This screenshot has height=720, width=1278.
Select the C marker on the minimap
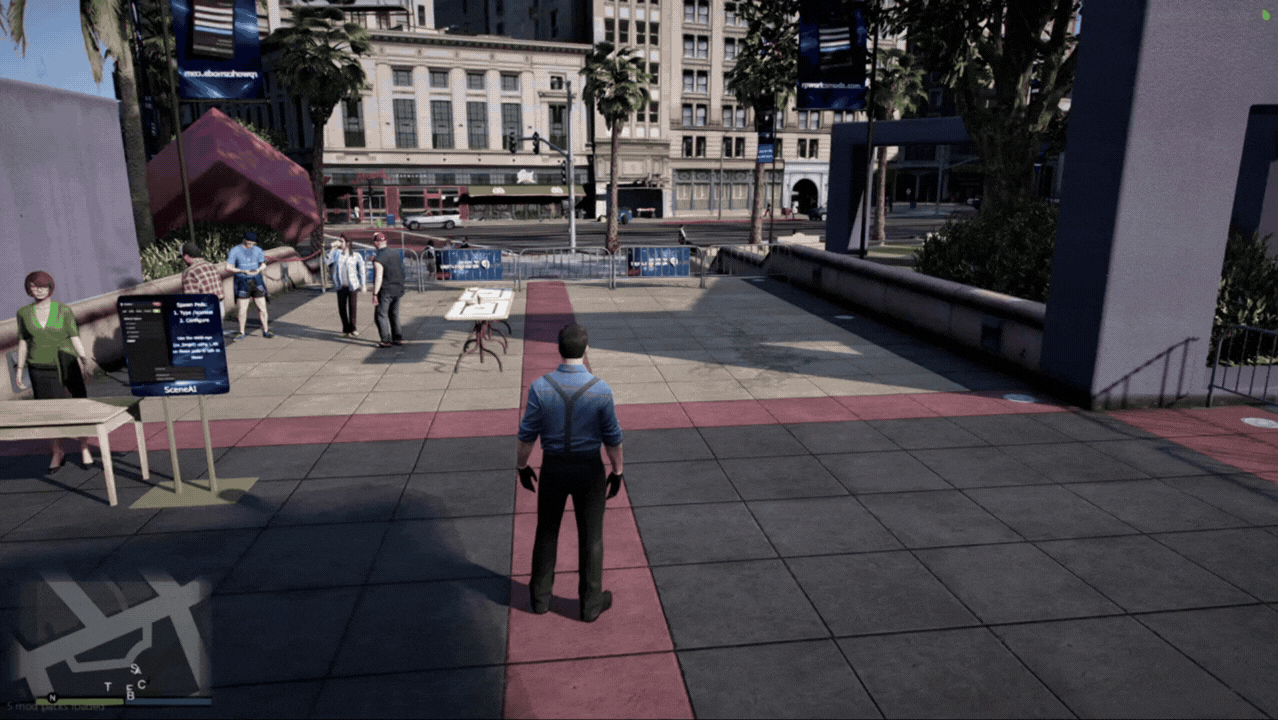click(142, 684)
